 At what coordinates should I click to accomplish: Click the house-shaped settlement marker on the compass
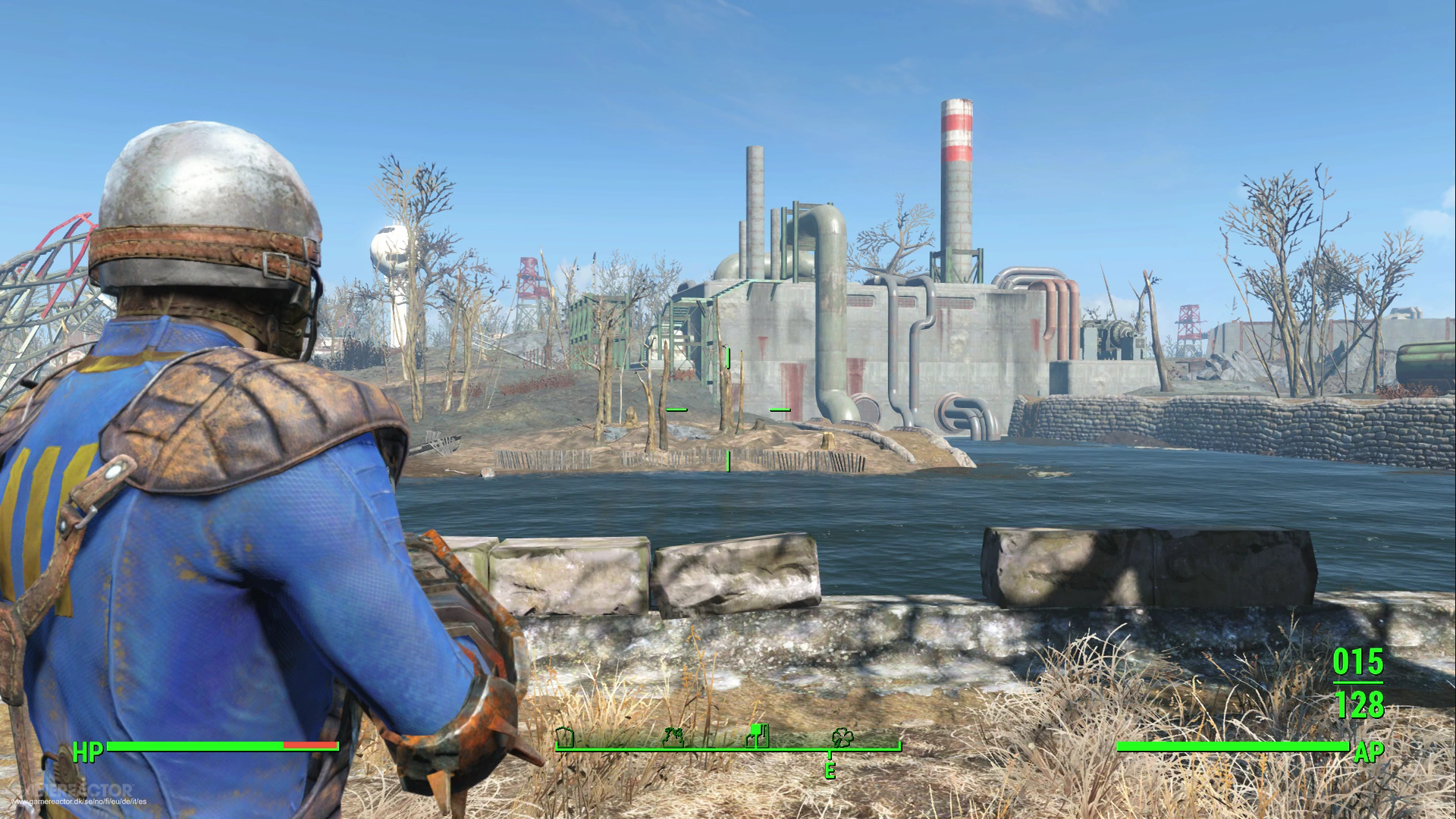(x=564, y=739)
